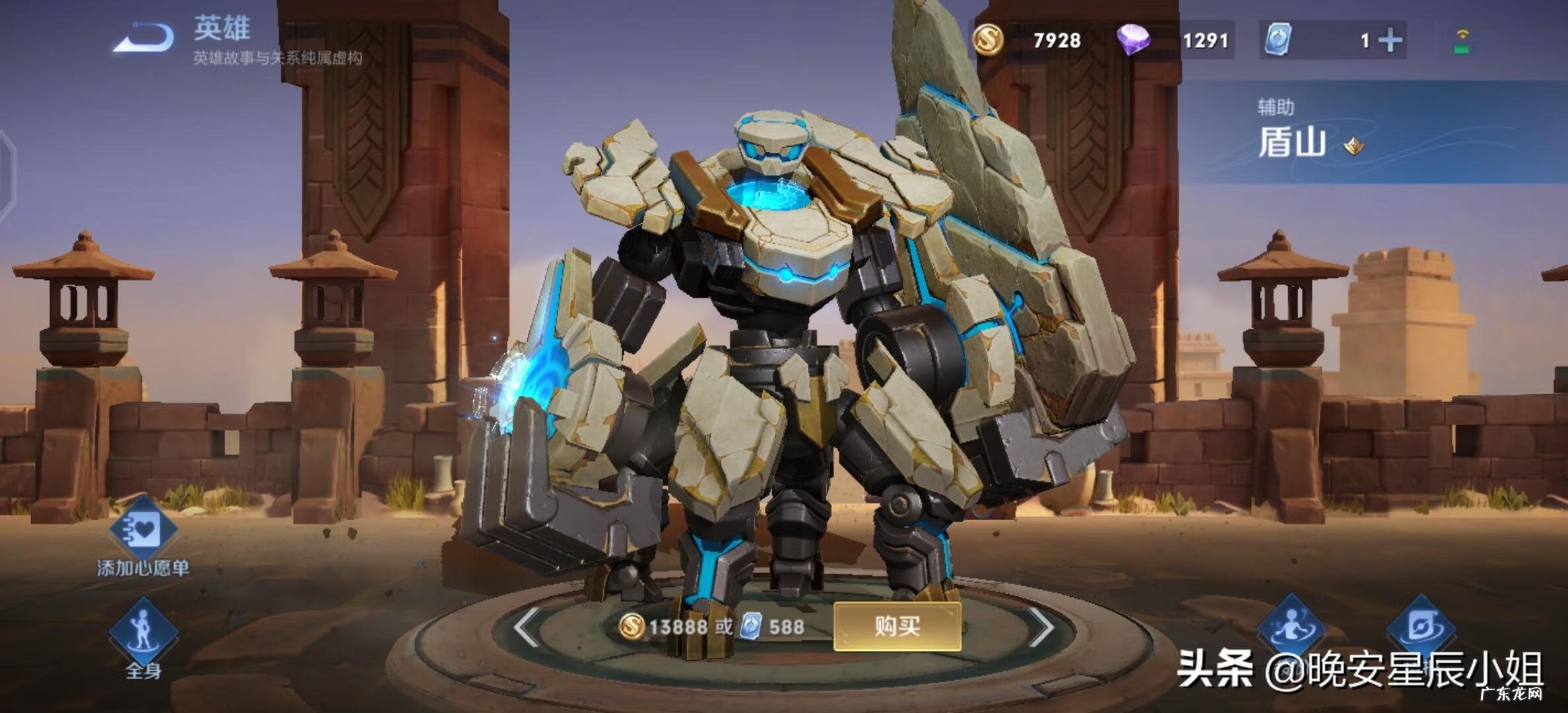Tap the purple diamond gem icon
Viewport: 1568px width, 713px height.
coord(1137,40)
